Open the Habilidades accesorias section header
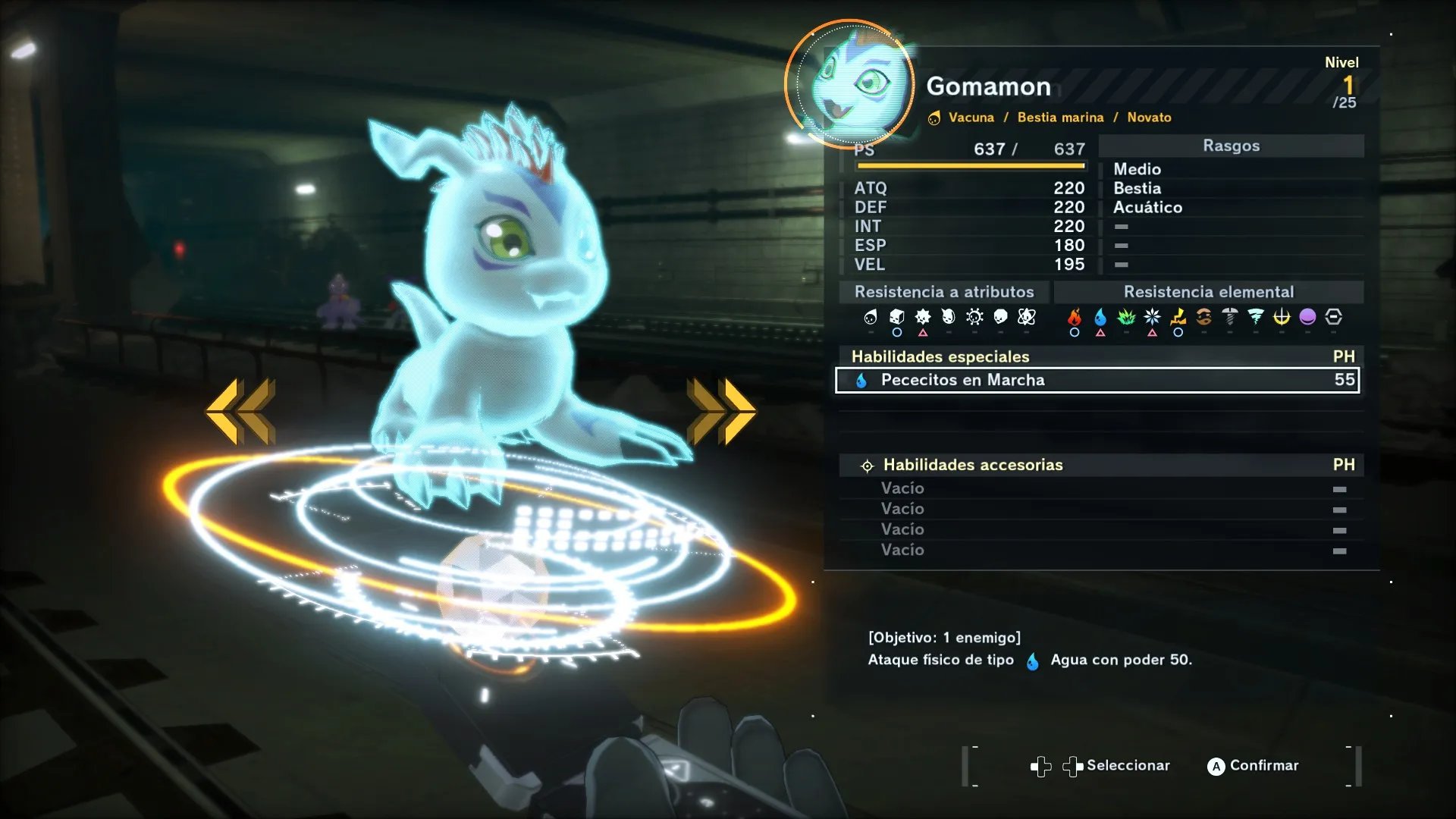The height and width of the screenshot is (819, 1456). click(x=972, y=465)
